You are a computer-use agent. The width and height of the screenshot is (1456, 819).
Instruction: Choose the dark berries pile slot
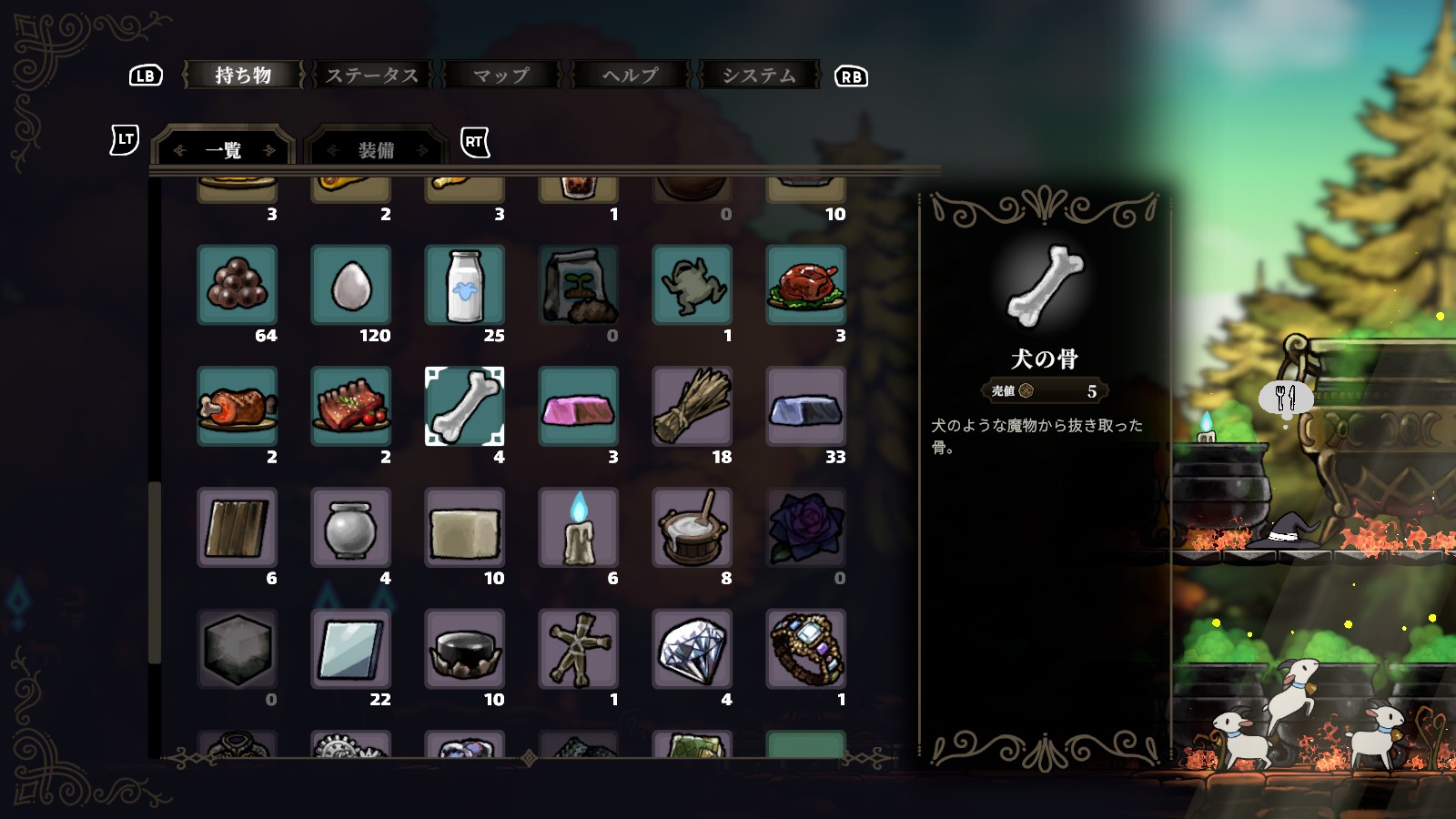tap(237, 285)
